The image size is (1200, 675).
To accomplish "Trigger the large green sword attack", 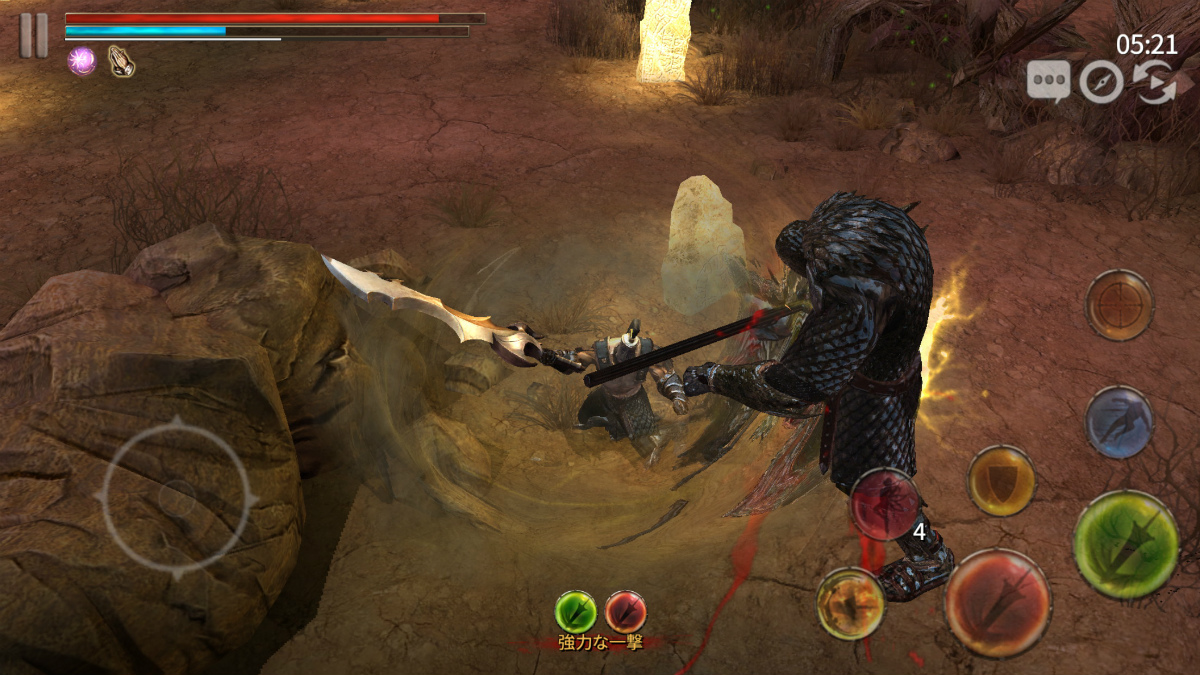I will [x=1126, y=545].
